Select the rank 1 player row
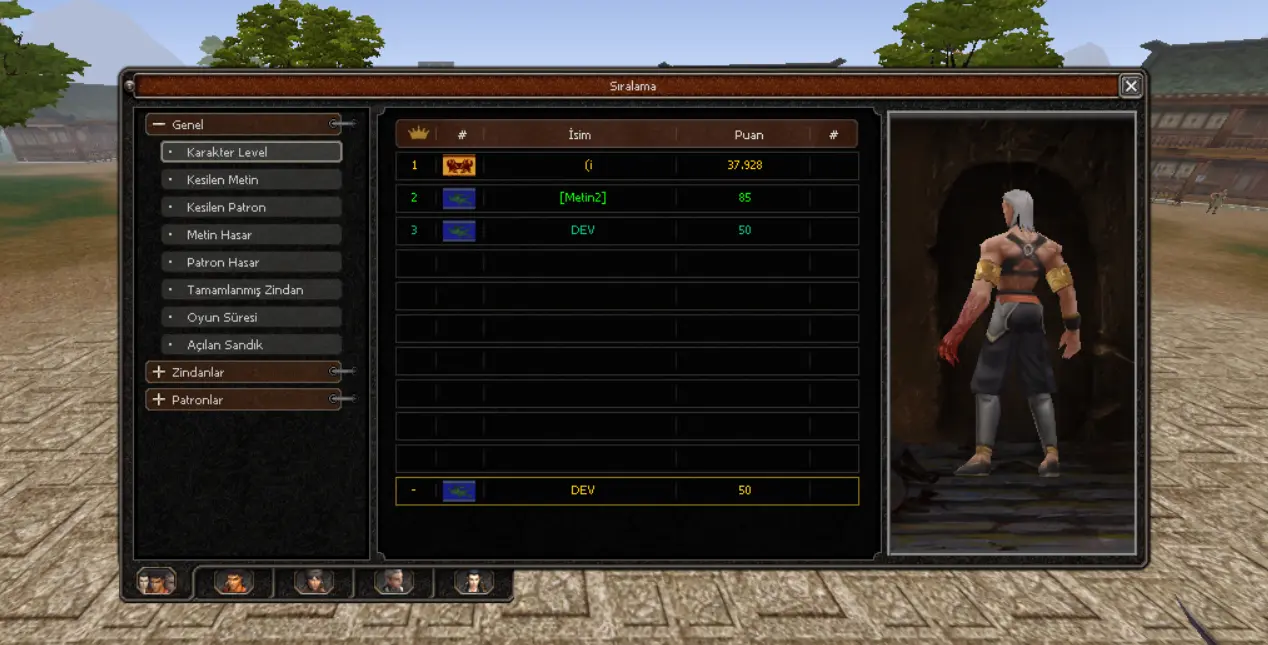1268x645 pixels. coord(627,165)
